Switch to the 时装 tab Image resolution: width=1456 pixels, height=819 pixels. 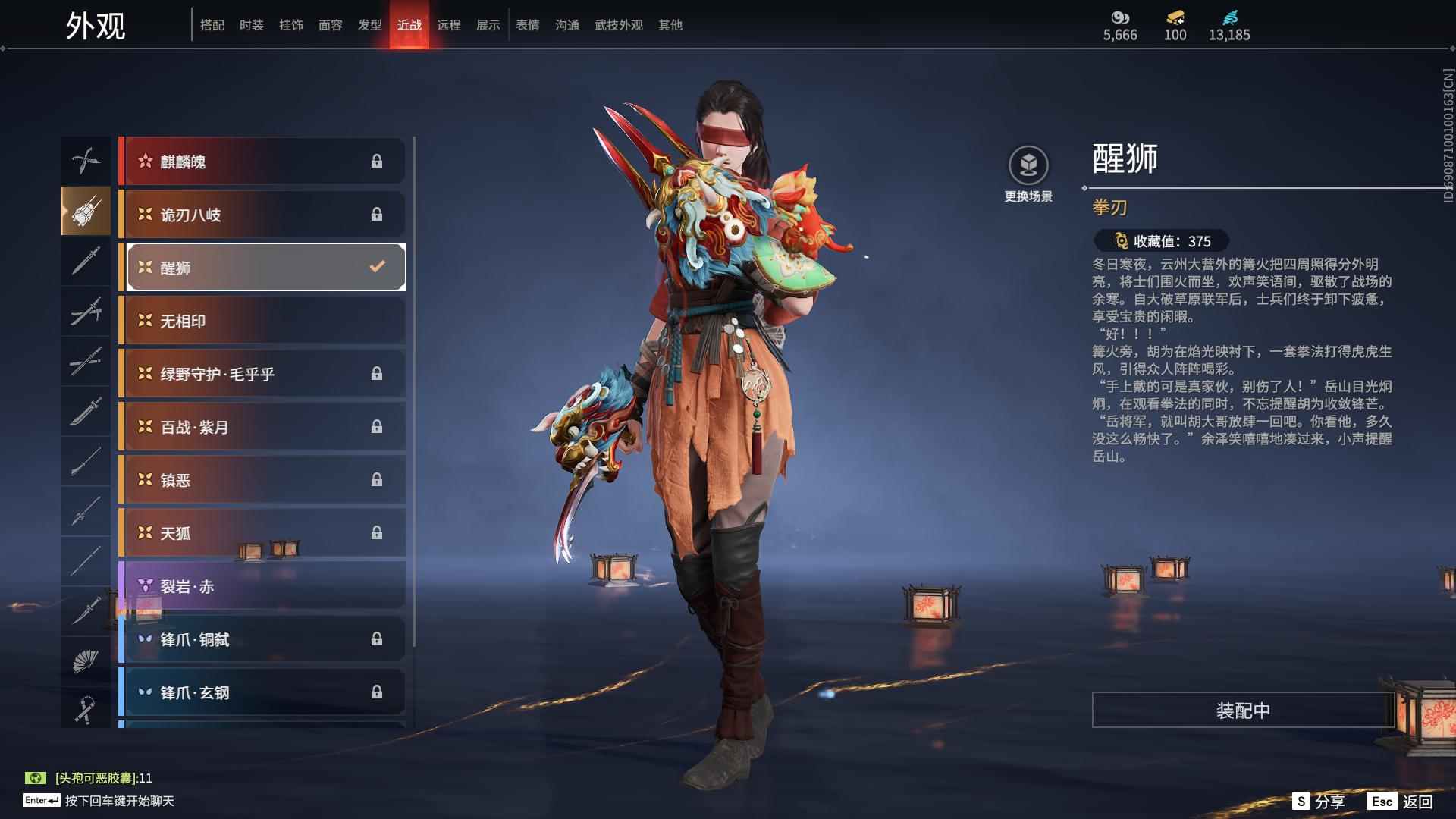click(252, 25)
